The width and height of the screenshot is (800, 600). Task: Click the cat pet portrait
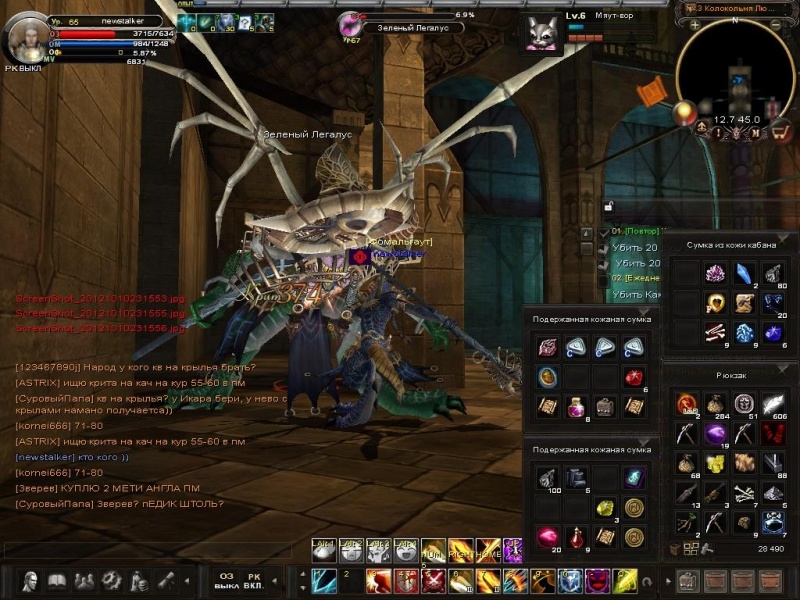pyautogui.click(x=545, y=32)
